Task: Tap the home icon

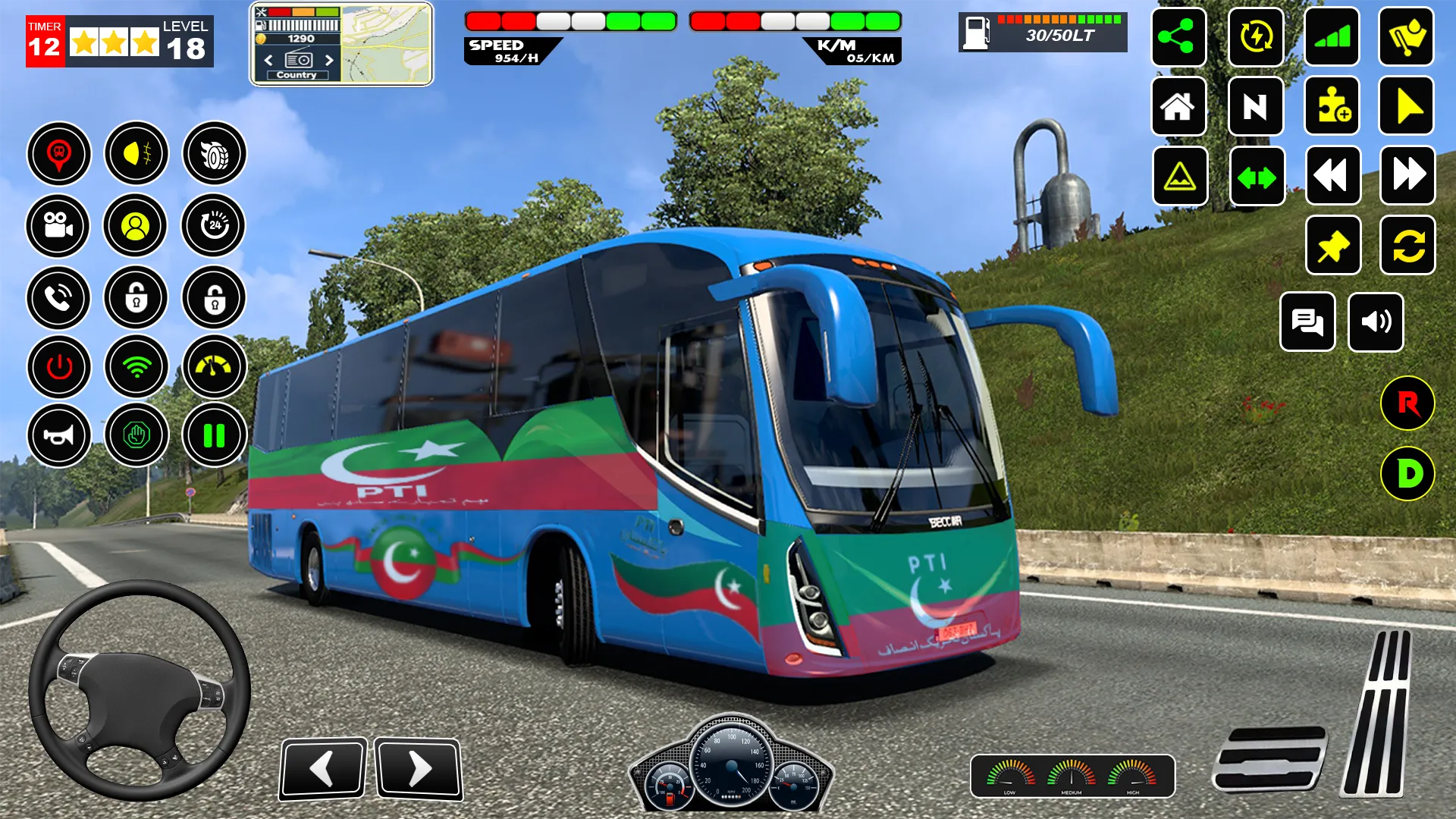Action: point(1178,107)
